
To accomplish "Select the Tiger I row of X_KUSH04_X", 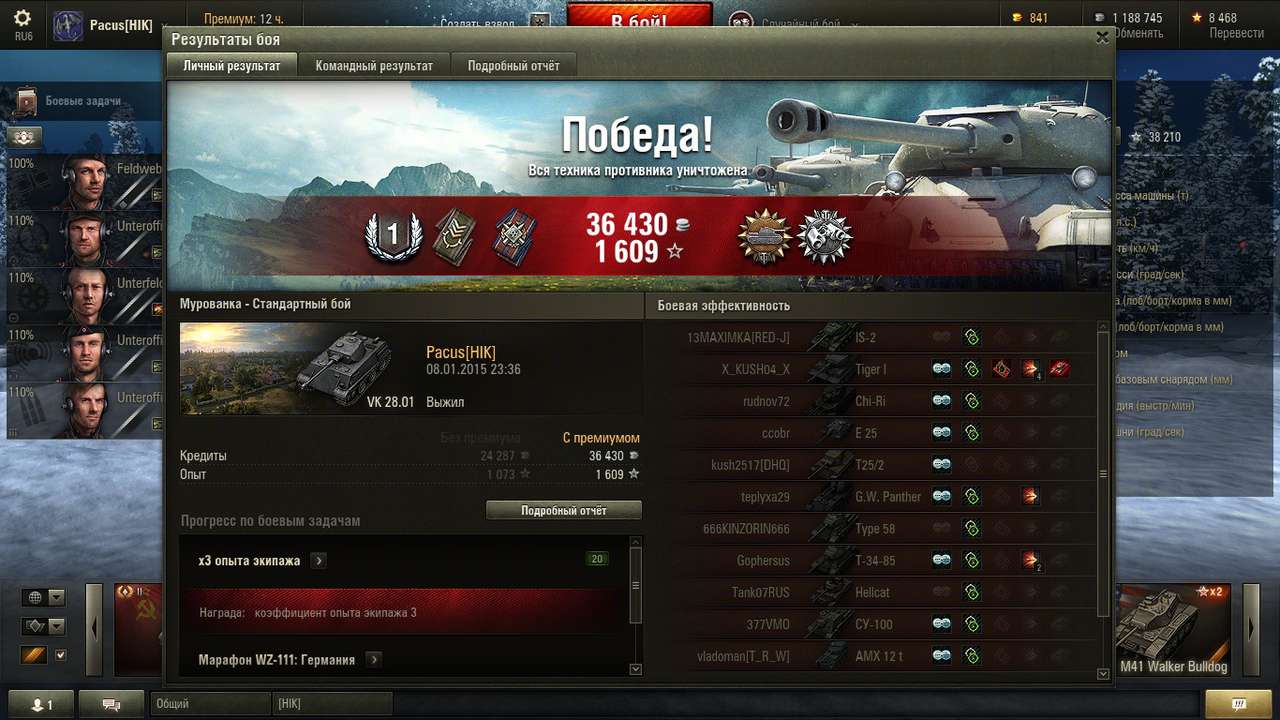I will pos(870,369).
